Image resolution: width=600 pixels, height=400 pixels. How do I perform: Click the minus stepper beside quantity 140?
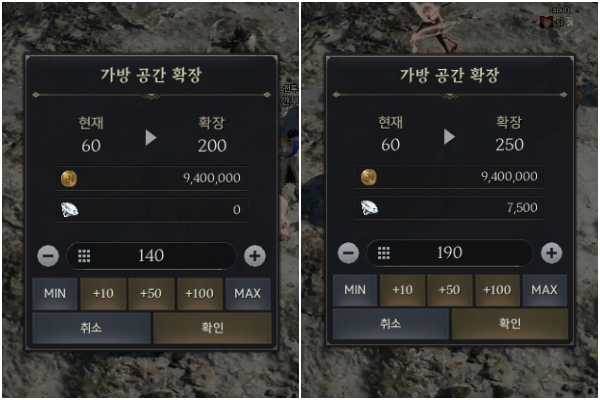[48, 256]
